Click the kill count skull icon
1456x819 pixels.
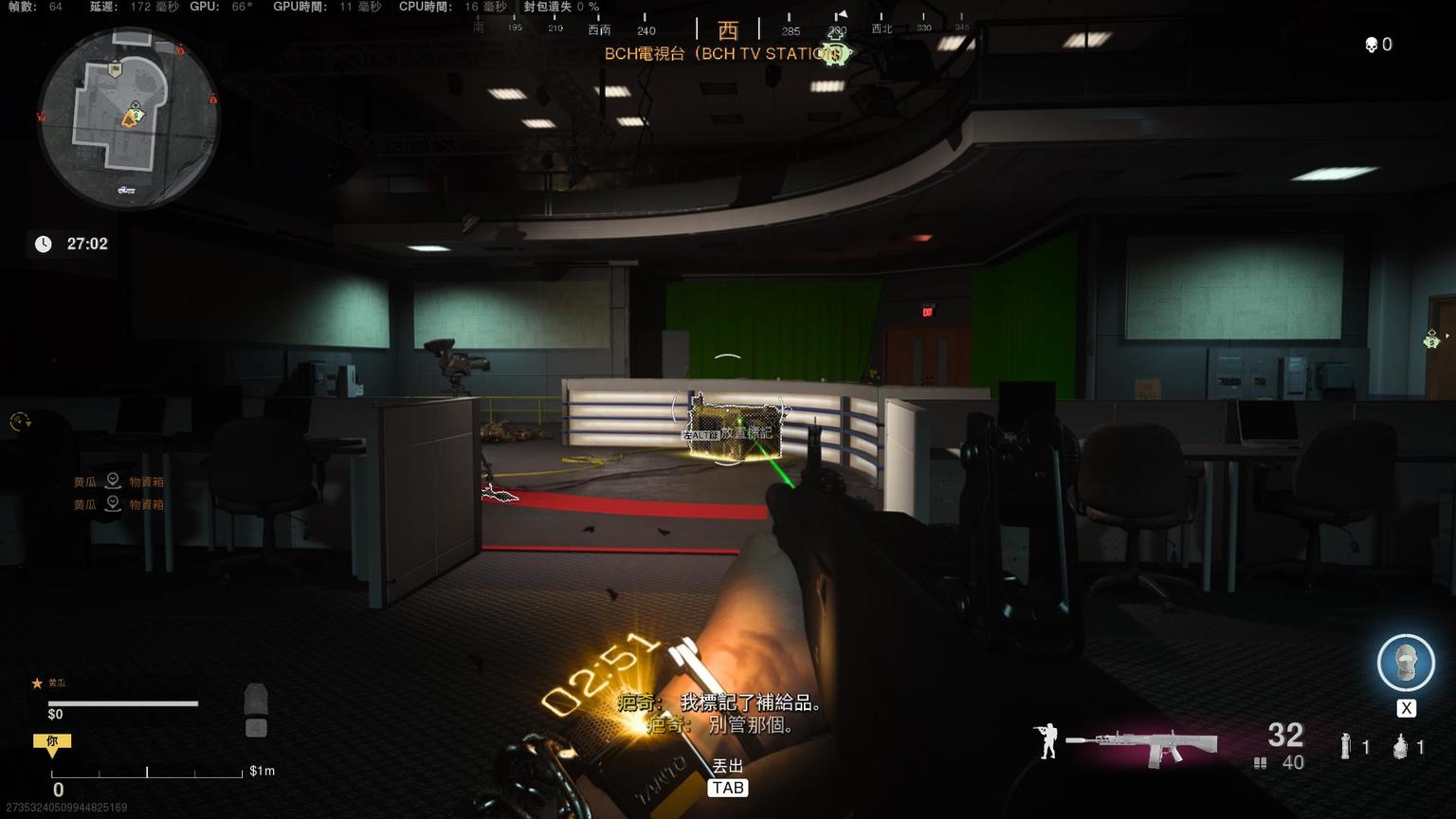tap(1371, 45)
